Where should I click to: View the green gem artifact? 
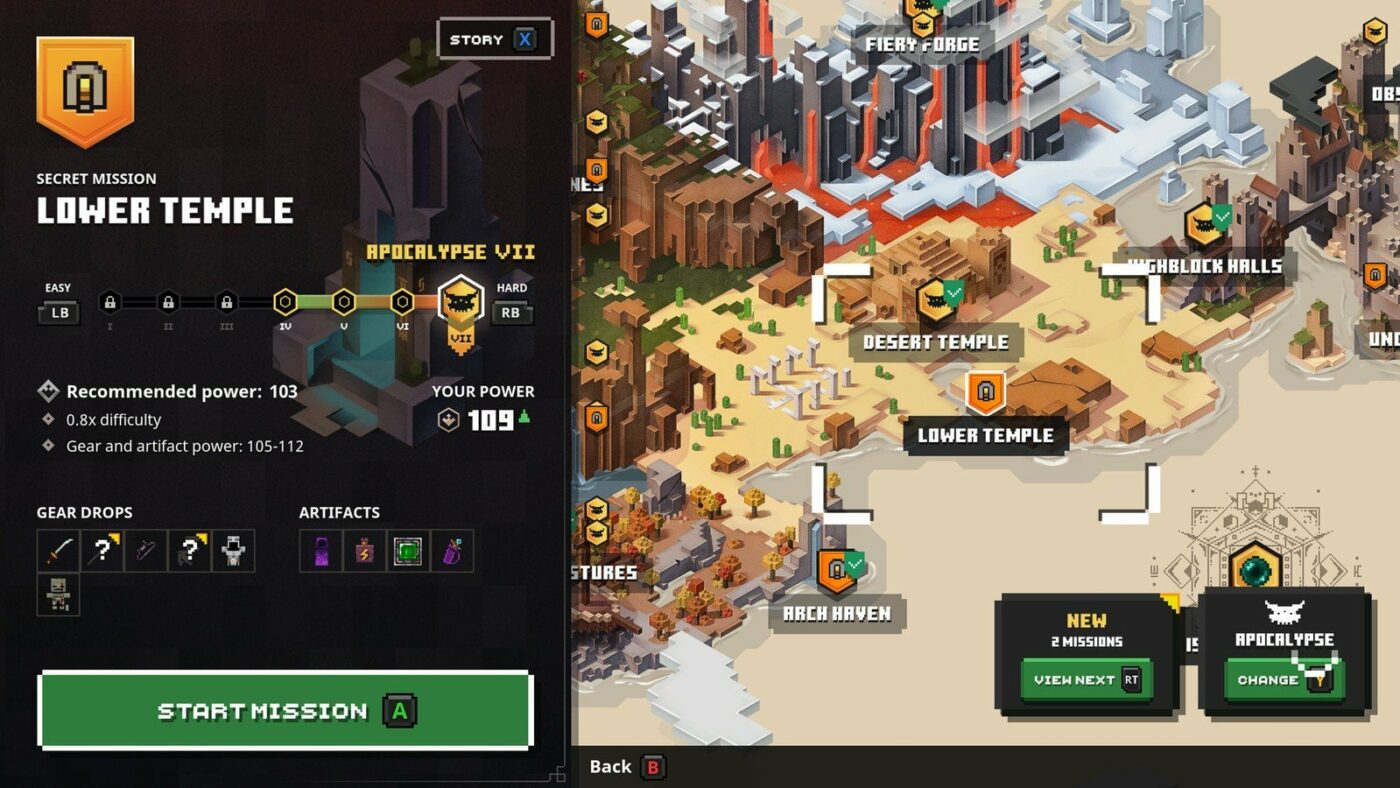[x=407, y=551]
